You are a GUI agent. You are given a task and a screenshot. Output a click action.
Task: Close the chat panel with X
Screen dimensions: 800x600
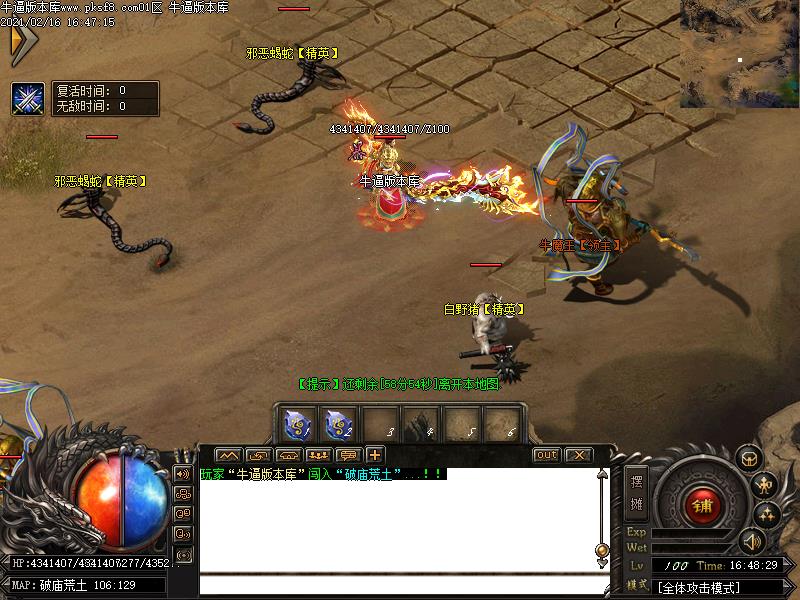pyautogui.click(x=577, y=455)
